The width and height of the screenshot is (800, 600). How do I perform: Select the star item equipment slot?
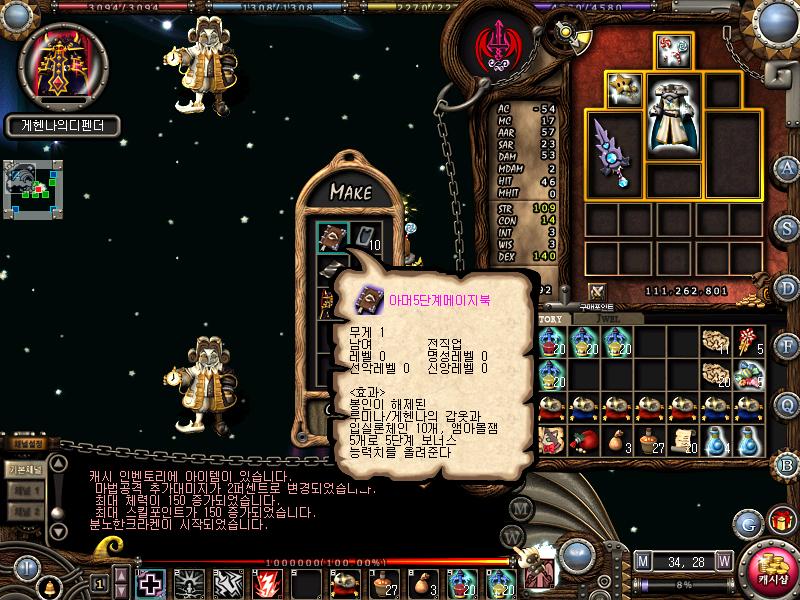[623, 88]
